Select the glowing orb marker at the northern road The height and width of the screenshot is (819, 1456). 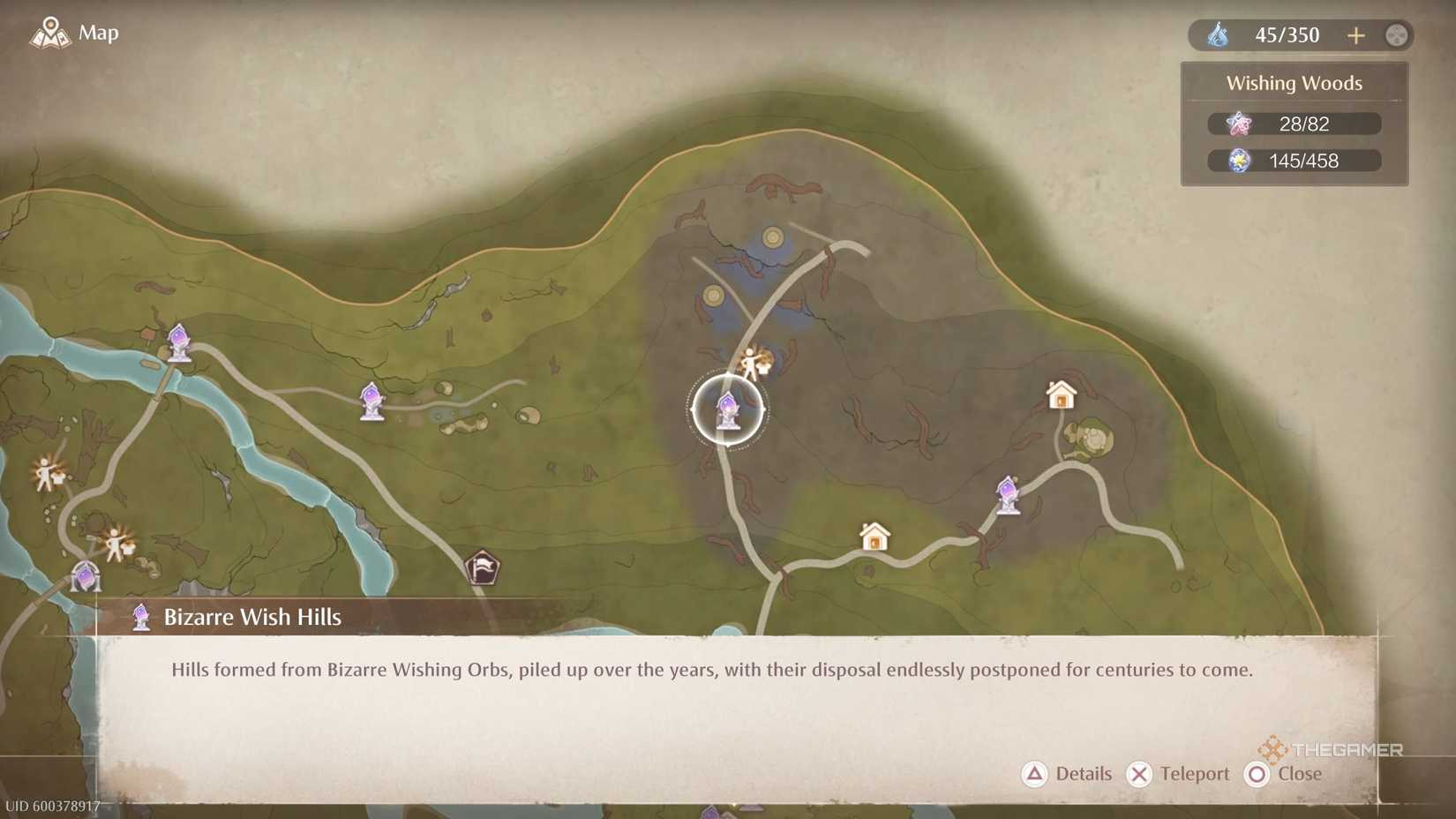pos(772,237)
